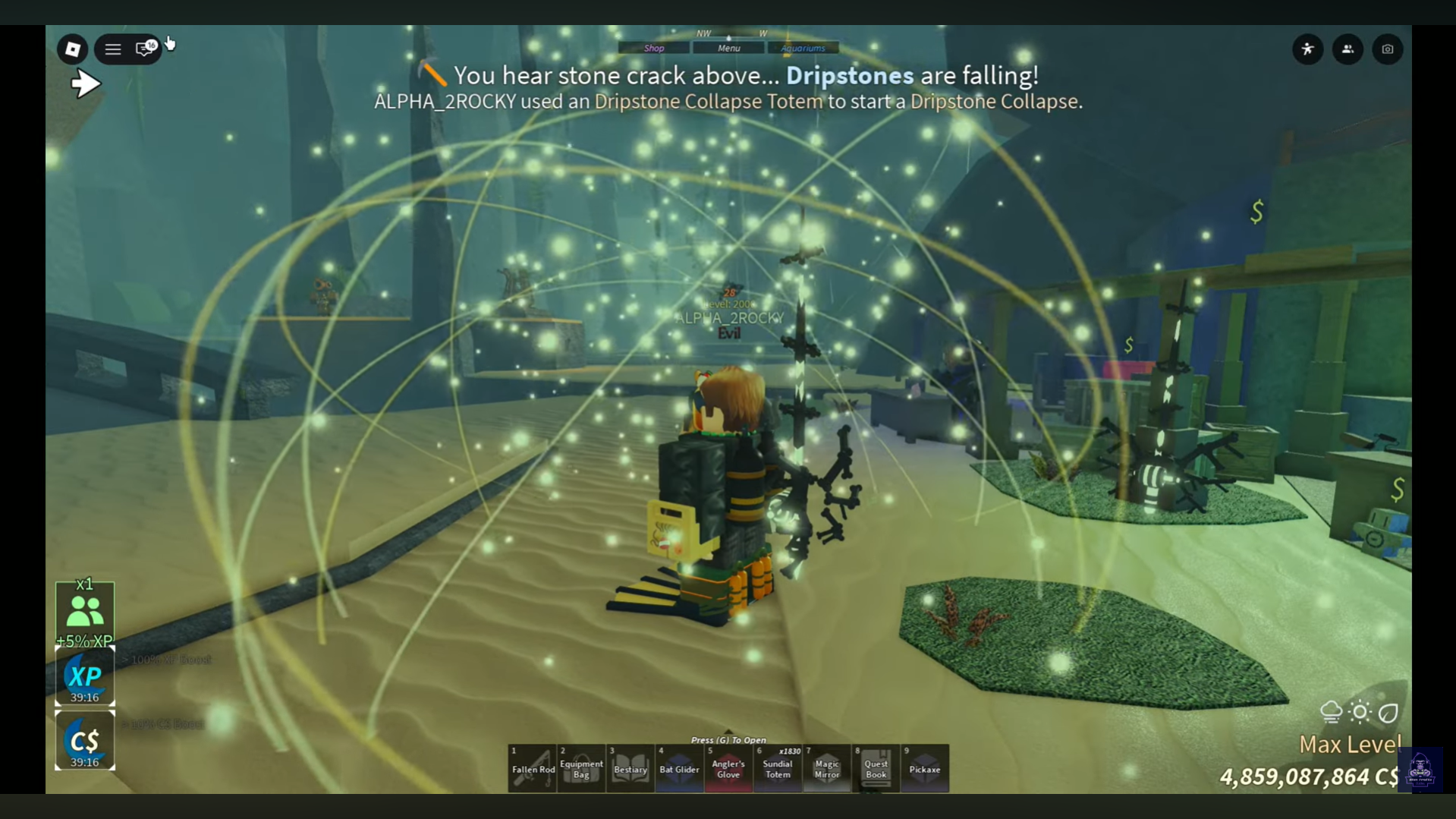
Task: Collapse the sidebar with the white arrow
Action: coord(86,83)
